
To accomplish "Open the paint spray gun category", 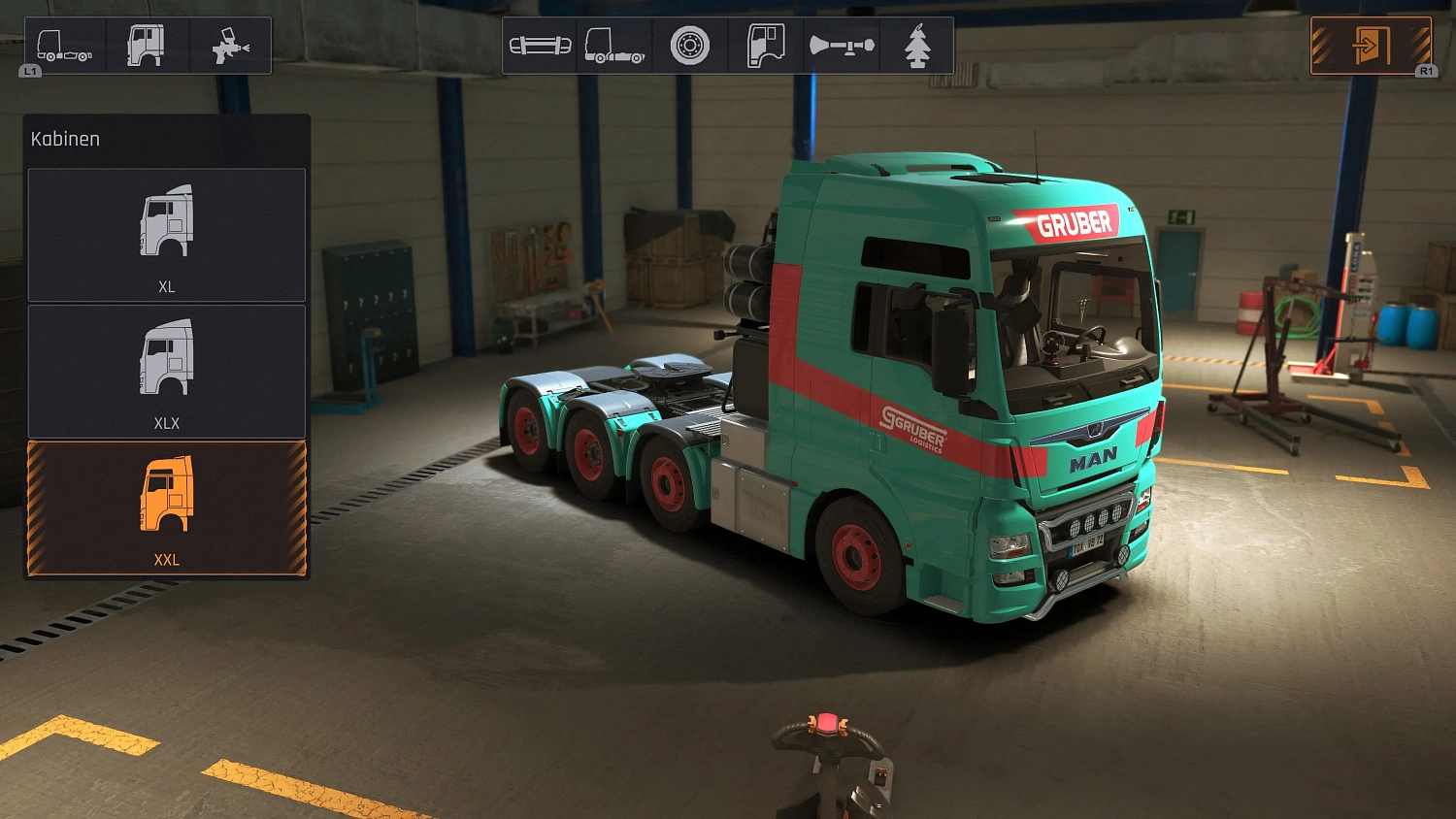I will pyautogui.click(x=230, y=44).
